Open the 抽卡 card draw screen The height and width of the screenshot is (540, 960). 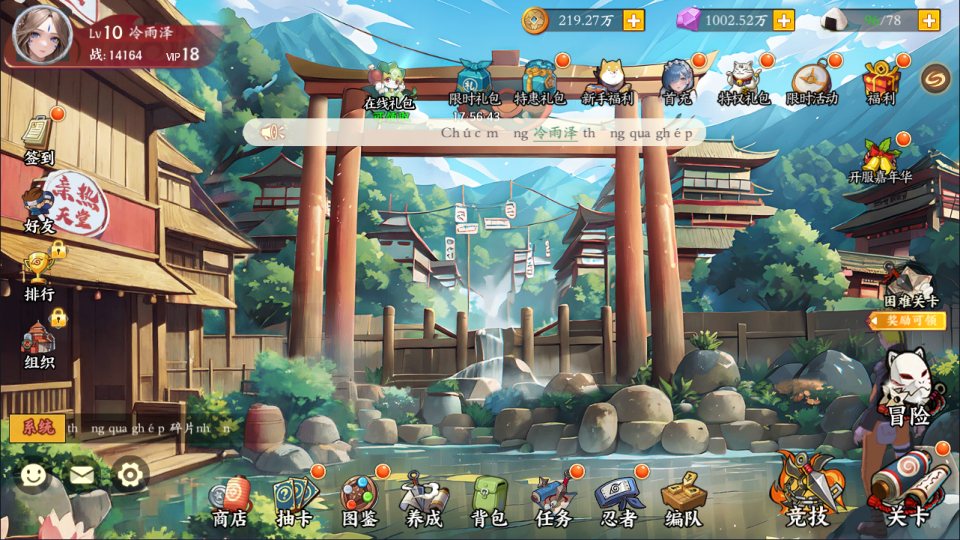(x=294, y=499)
